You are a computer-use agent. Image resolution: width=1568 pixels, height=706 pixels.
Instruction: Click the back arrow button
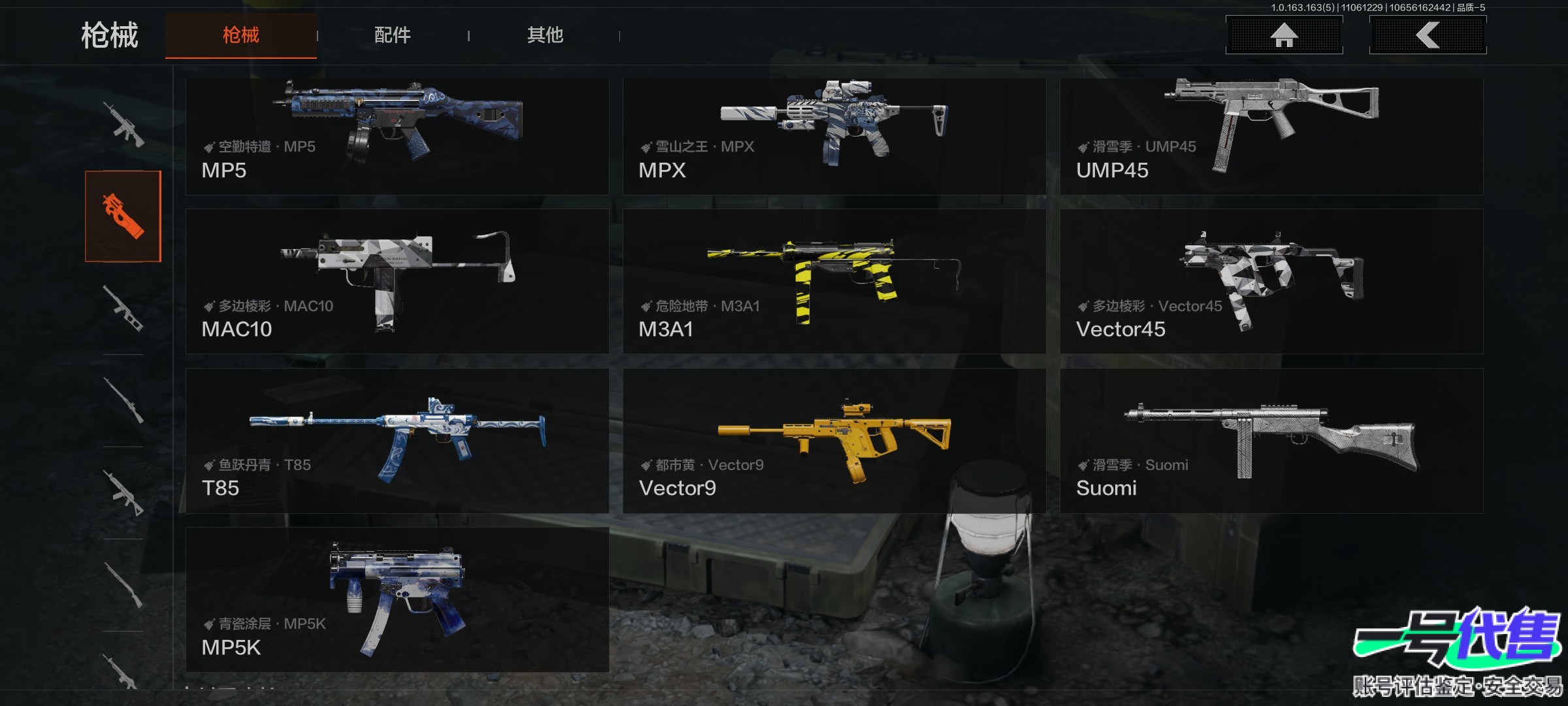[x=1428, y=35]
